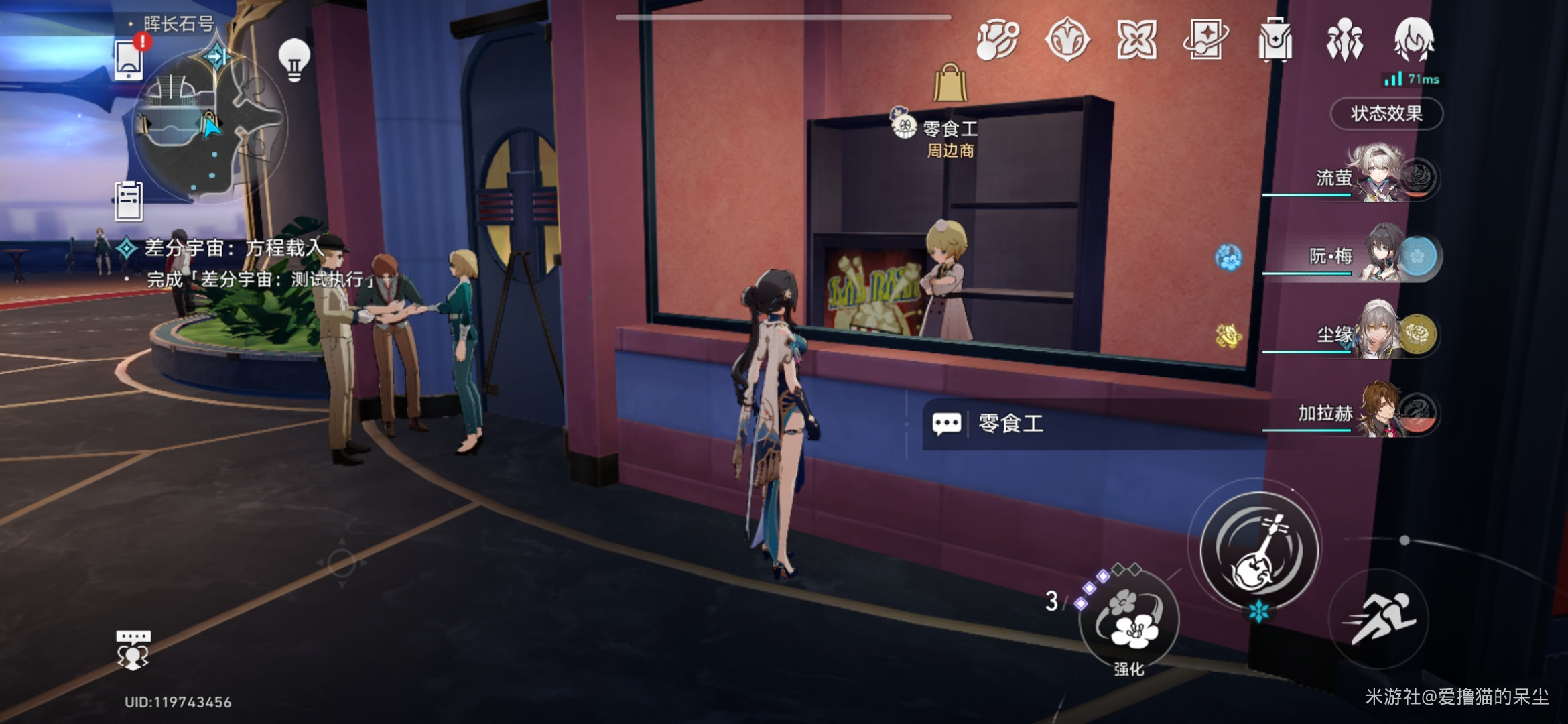Open the three-figure team icon
The height and width of the screenshot is (724, 1568).
[1344, 40]
